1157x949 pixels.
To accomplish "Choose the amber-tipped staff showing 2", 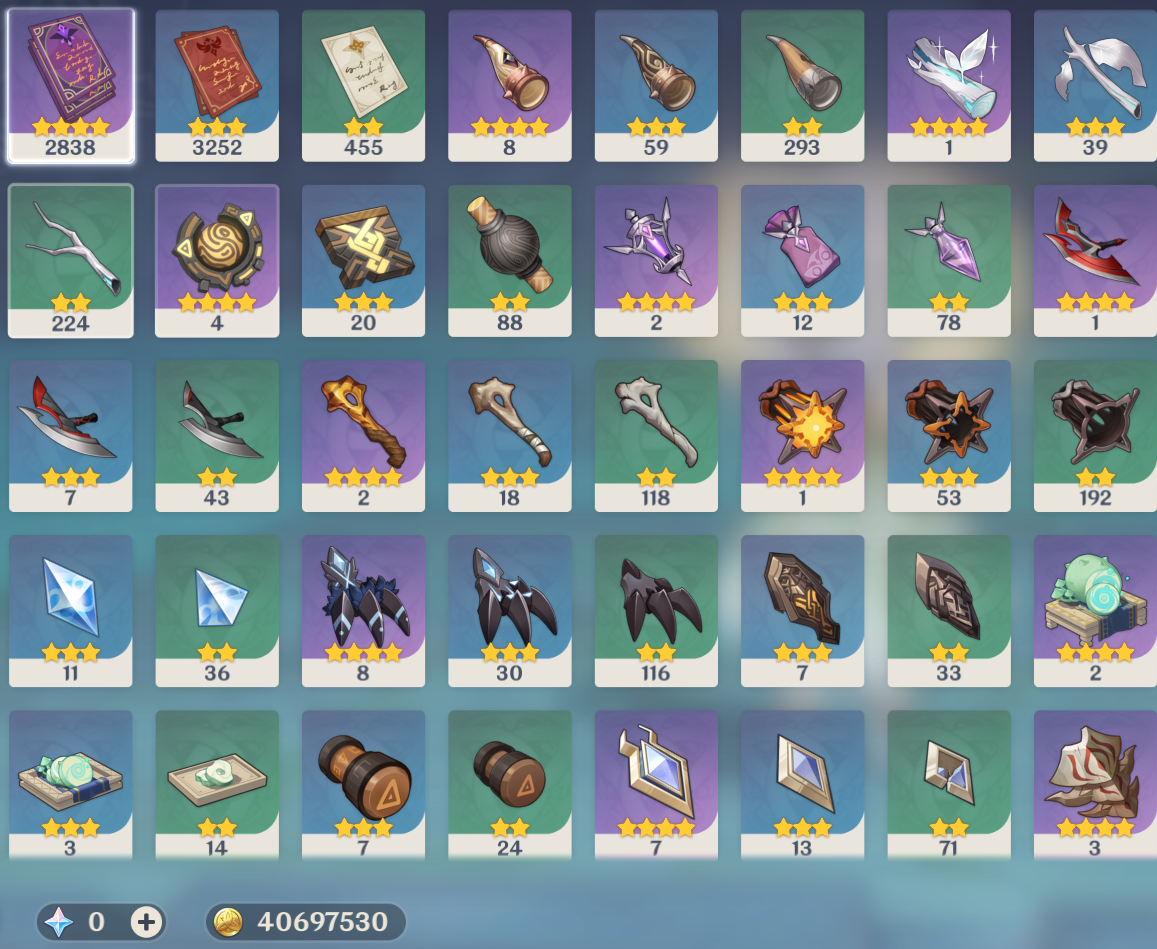I will point(363,435).
